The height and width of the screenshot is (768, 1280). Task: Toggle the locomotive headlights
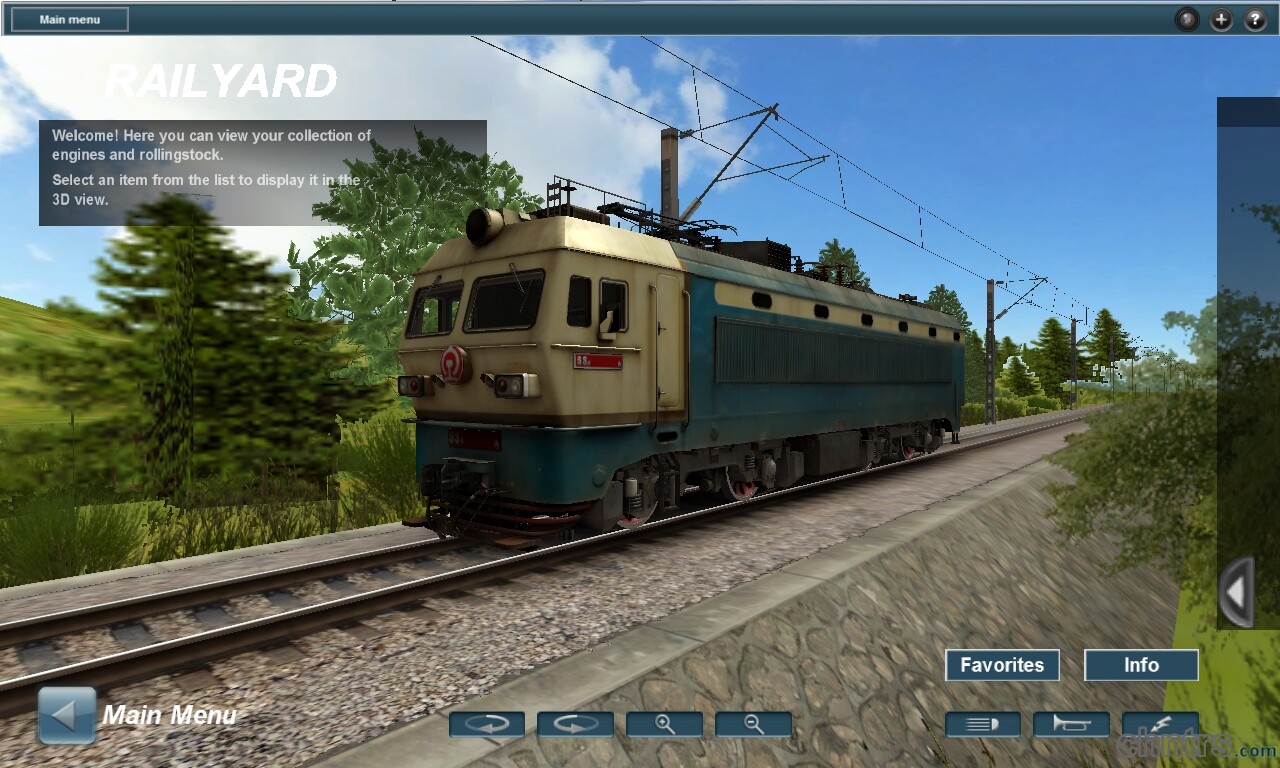click(982, 724)
